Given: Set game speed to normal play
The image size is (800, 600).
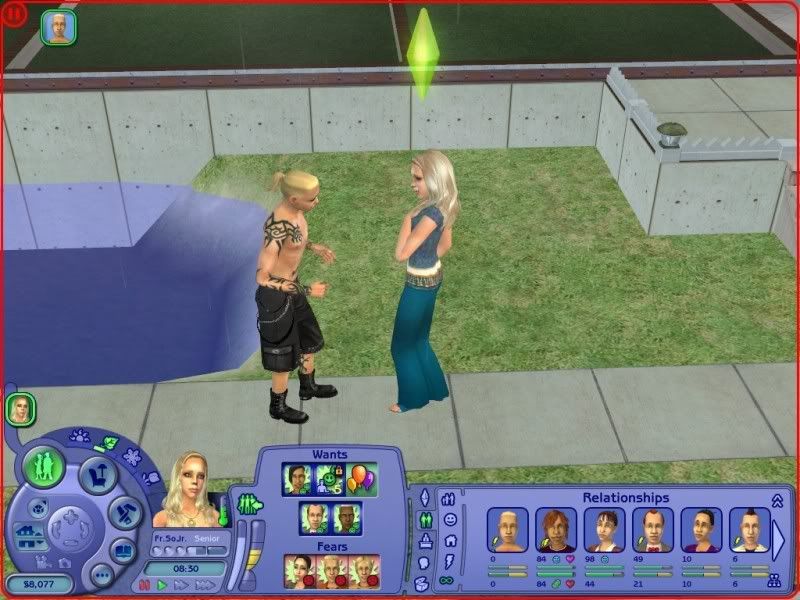Looking at the screenshot, I should (161, 585).
